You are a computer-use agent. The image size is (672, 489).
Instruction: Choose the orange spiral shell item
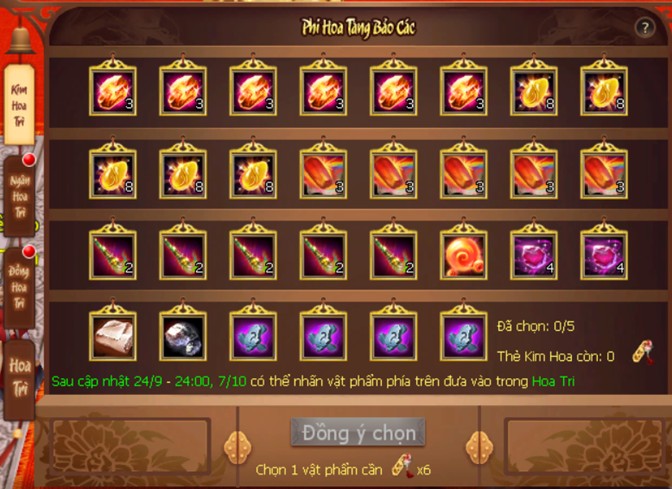click(463, 253)
